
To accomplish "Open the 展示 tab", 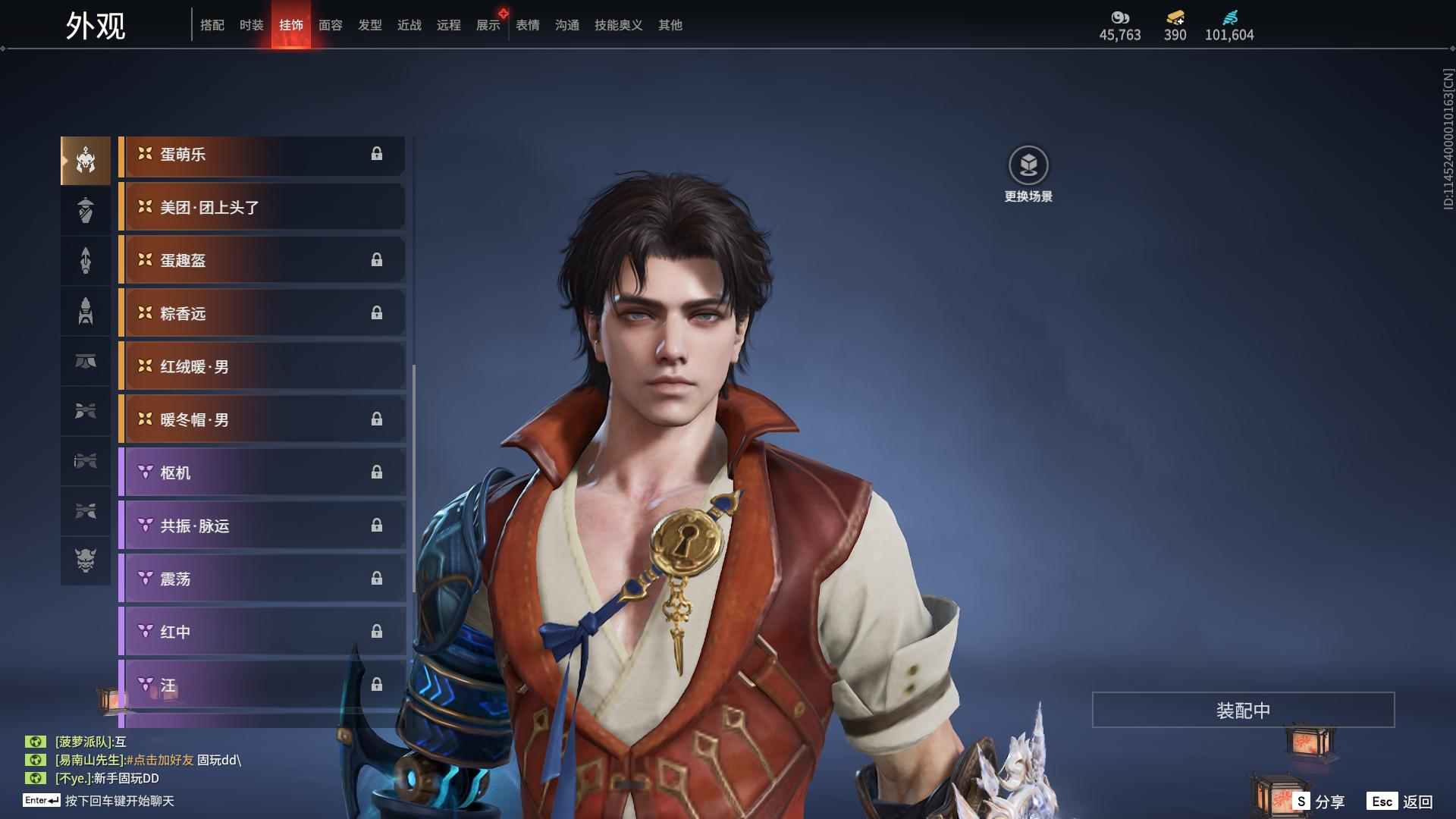I will point(488,25).
